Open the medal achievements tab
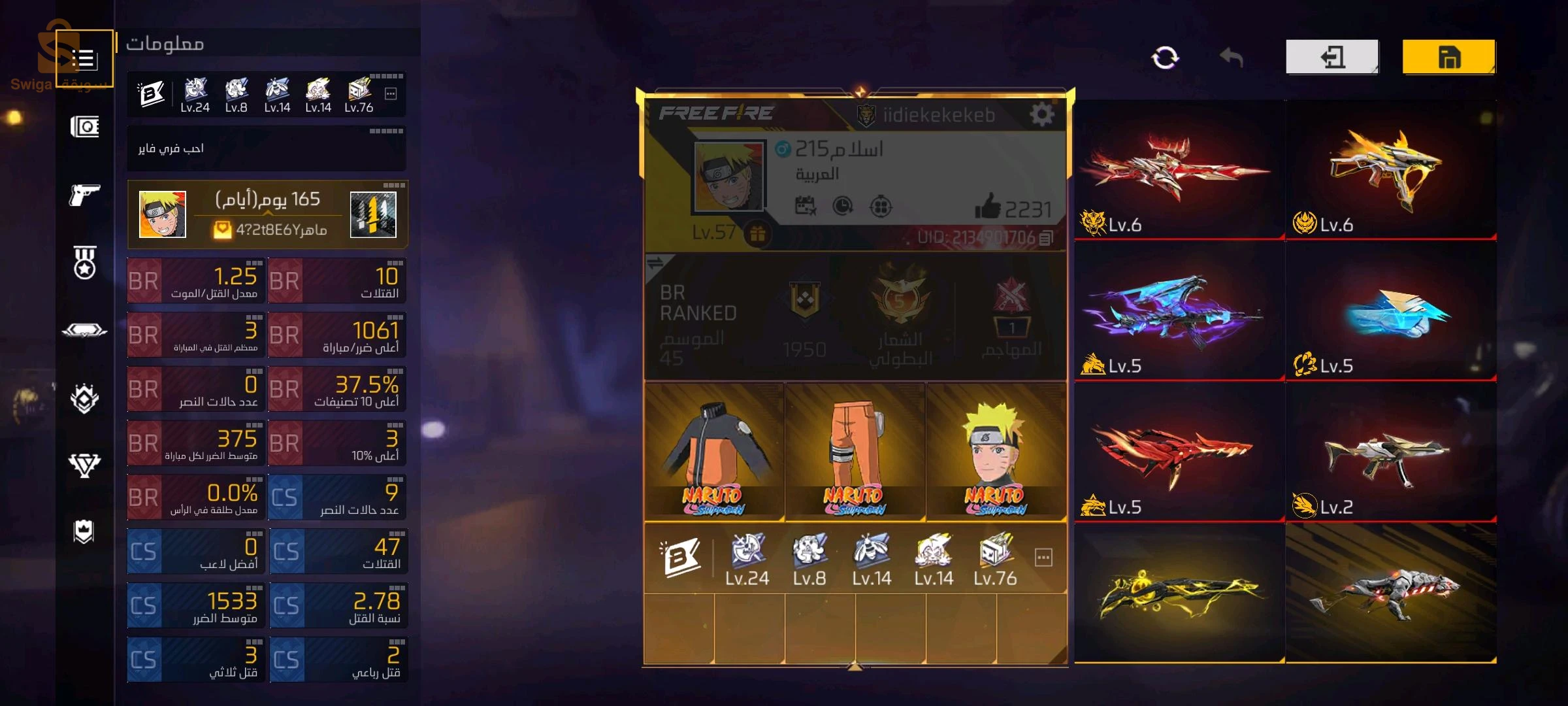This screenshot has width=1568, height=706. click(84, 263)
